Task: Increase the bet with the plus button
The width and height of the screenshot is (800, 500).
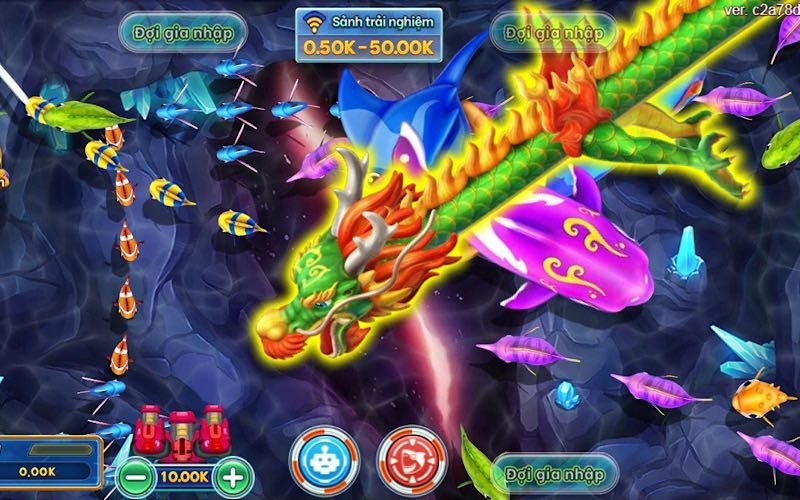Action: [232, 475]
